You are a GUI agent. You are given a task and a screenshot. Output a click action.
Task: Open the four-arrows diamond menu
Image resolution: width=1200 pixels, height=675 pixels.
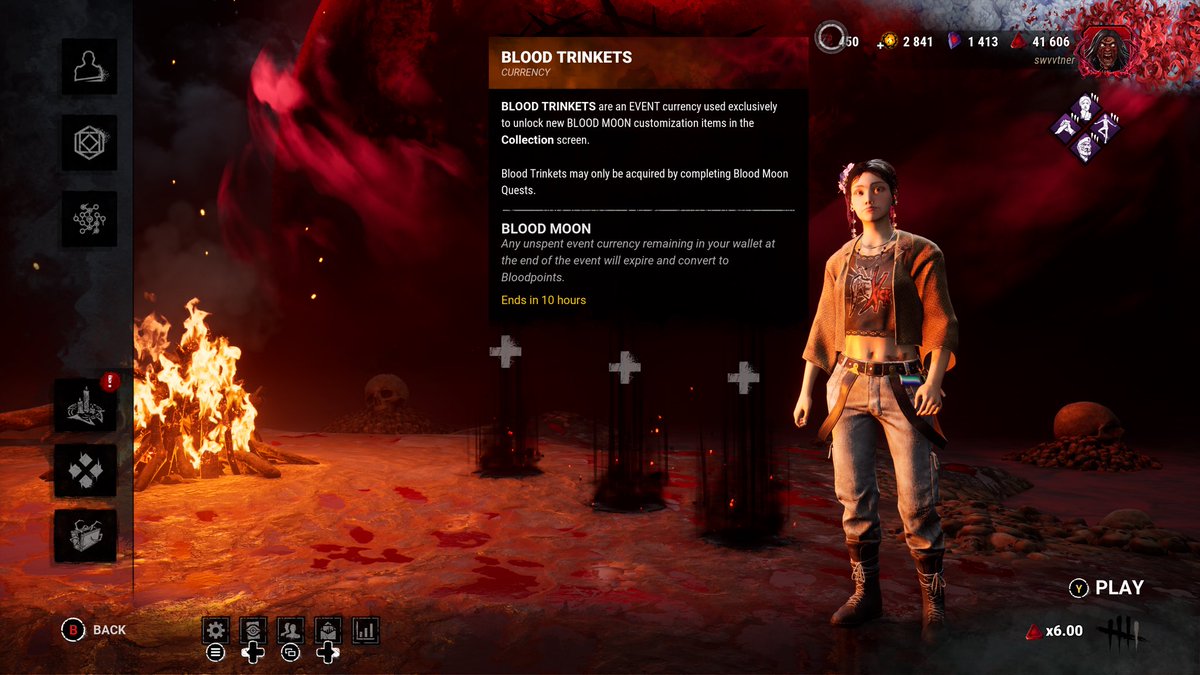click(86, 470)
